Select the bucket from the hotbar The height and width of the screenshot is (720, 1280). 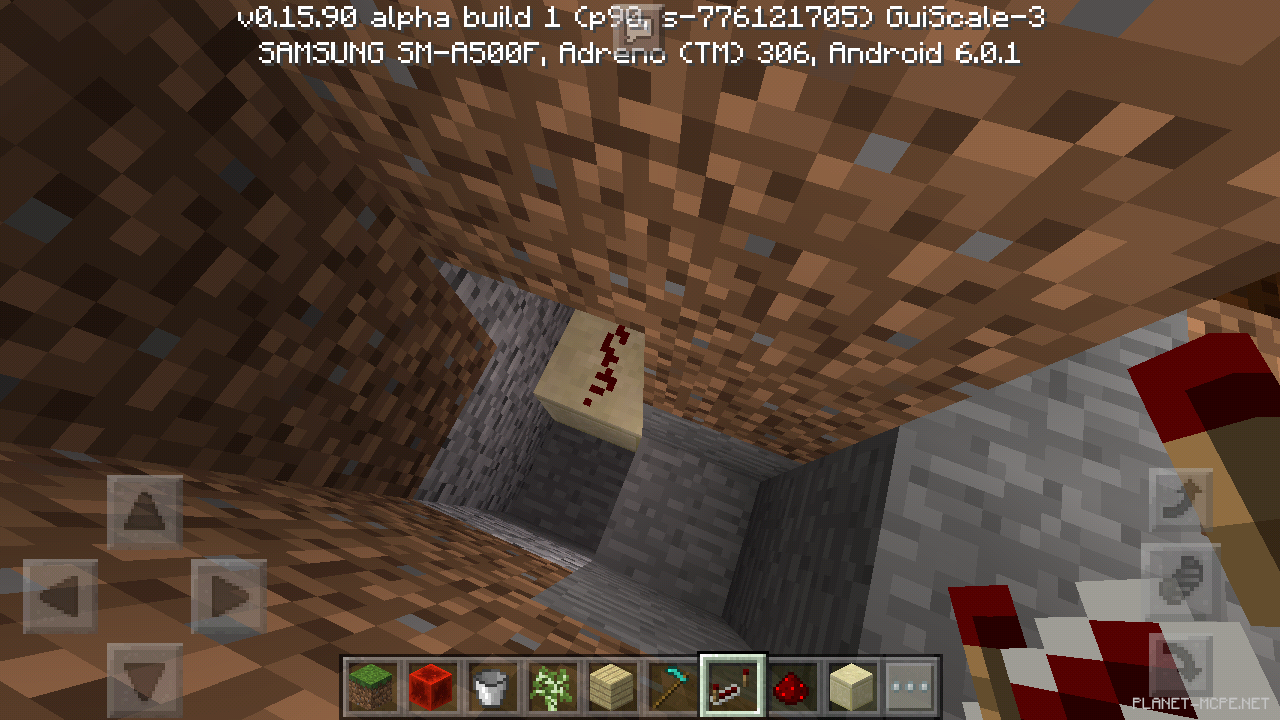coord(491,687)
